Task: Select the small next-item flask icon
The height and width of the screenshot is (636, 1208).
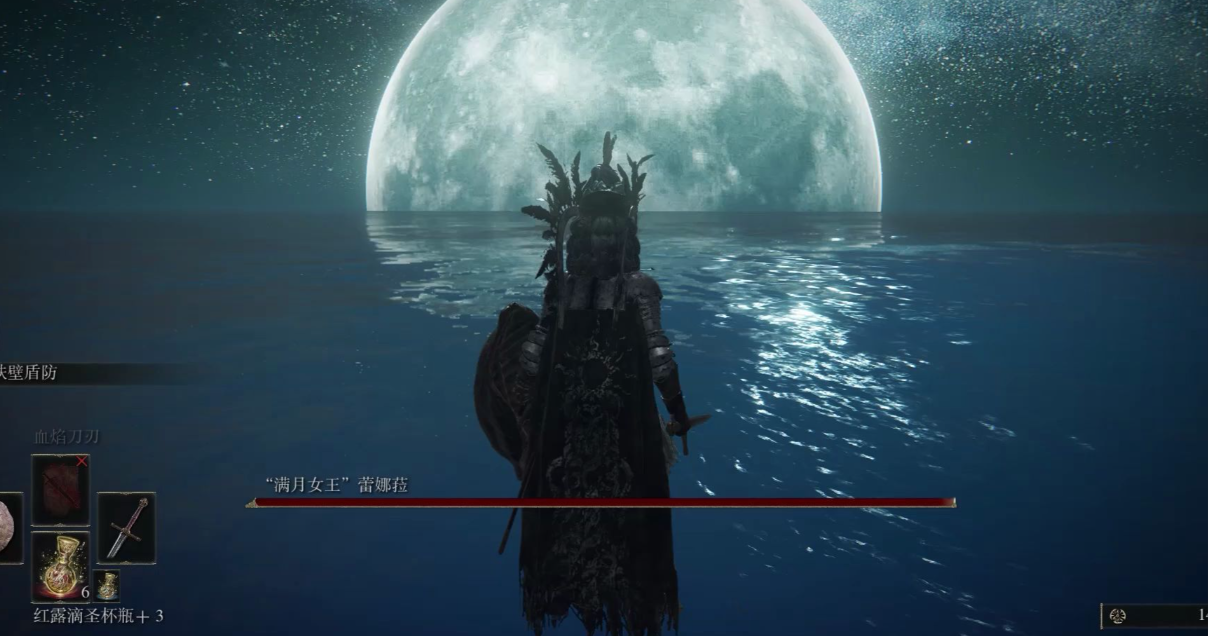Action: (107, 585)
